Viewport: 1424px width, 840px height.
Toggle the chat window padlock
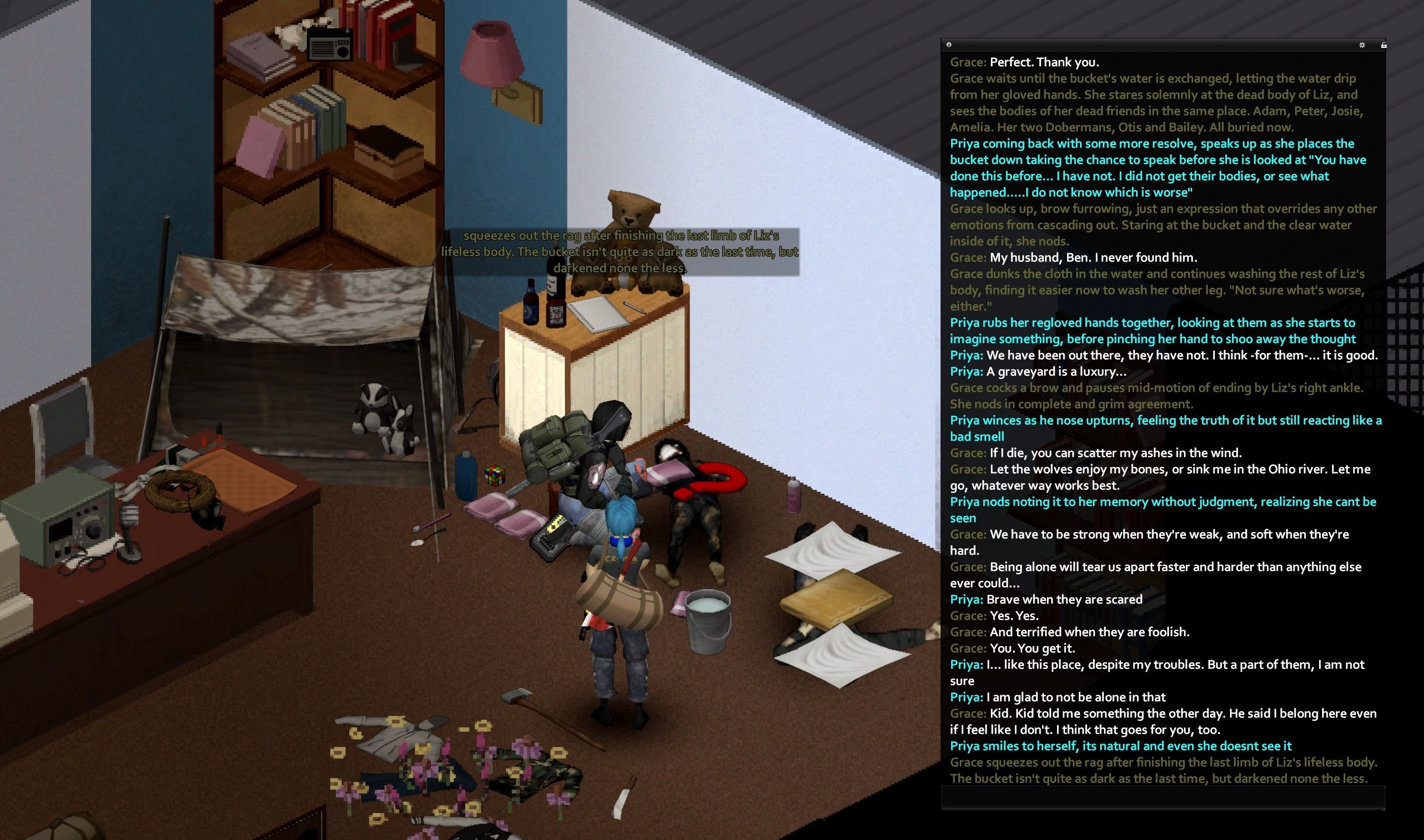(x=1383, y=45)
